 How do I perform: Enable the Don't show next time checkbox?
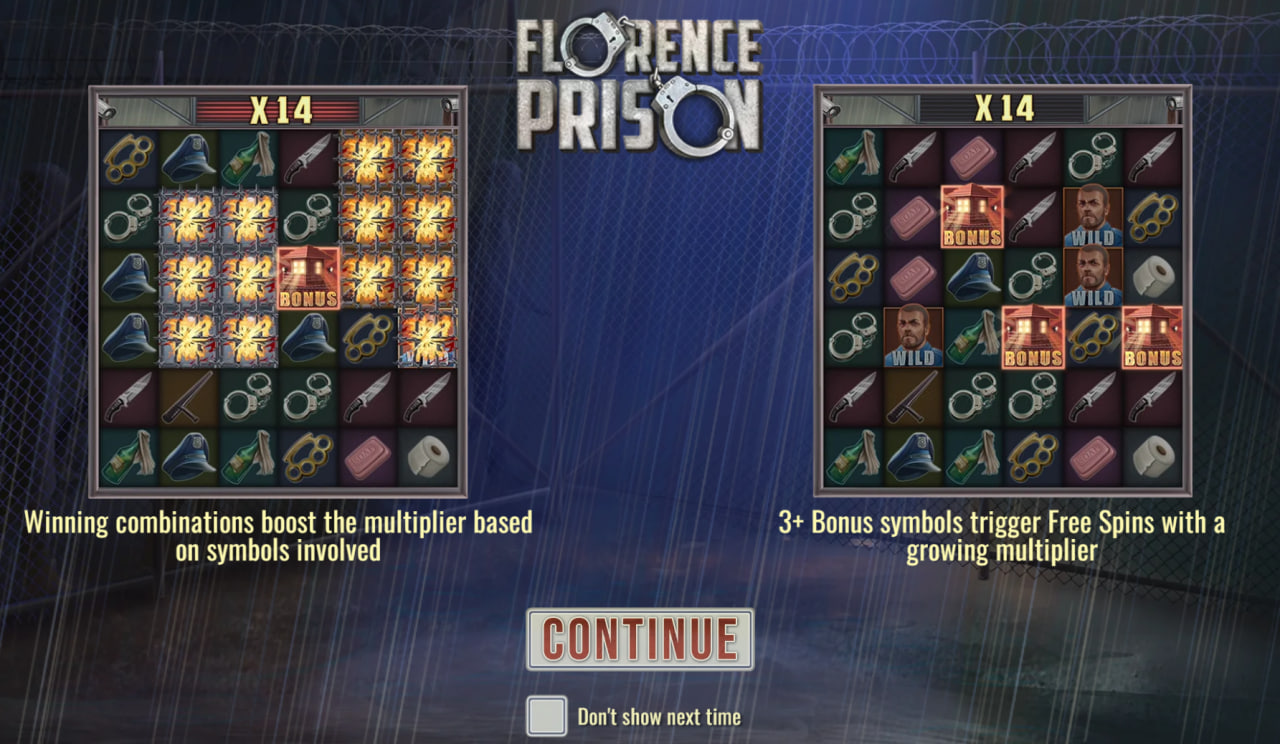548,716
